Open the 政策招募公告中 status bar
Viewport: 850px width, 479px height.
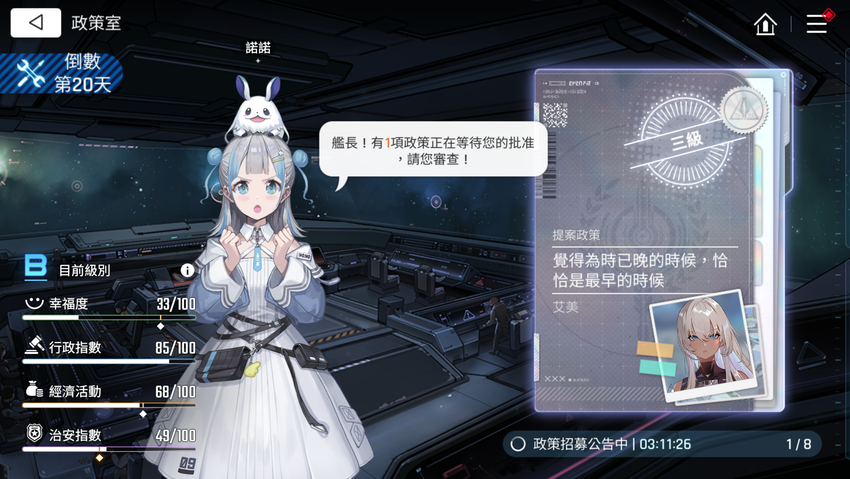coord(662,444)
